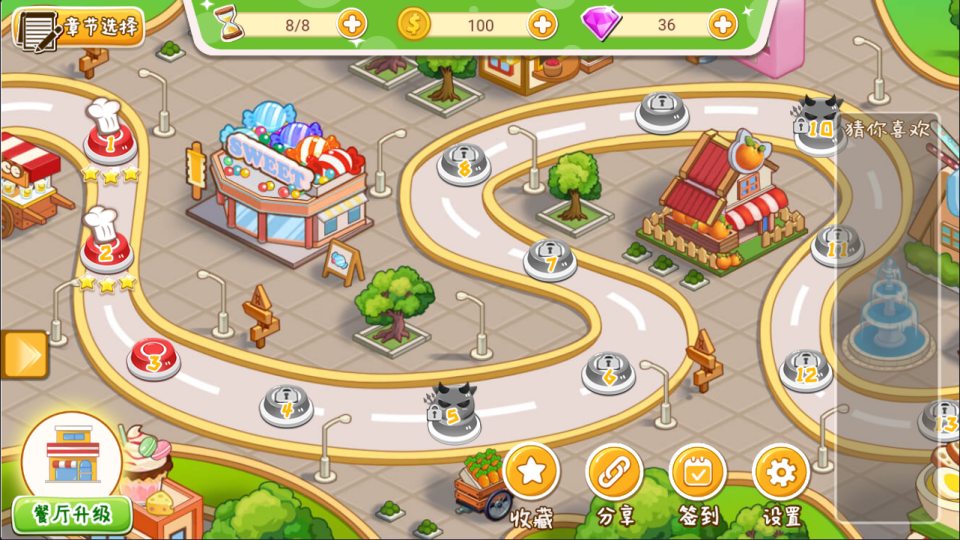Select locked level 6 node
Screen dimensions: 960x540
[x=609, y=372]
